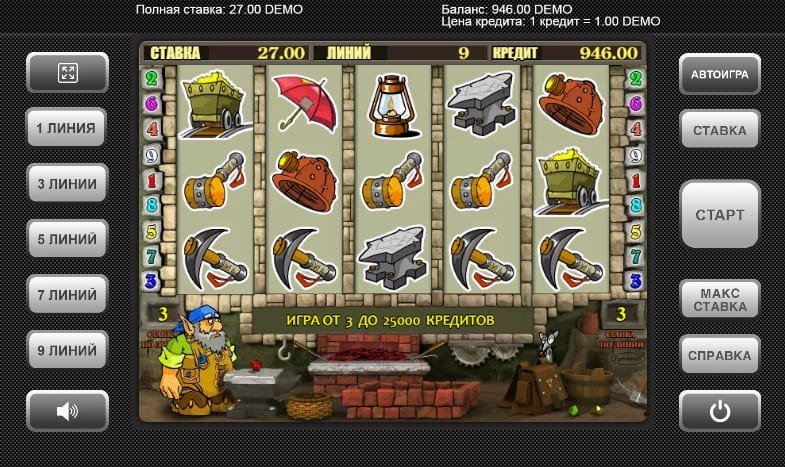Viewport: 785px width, 467px height.
Task: Click the СТАВКА bet button
Action: pos(719,130)
